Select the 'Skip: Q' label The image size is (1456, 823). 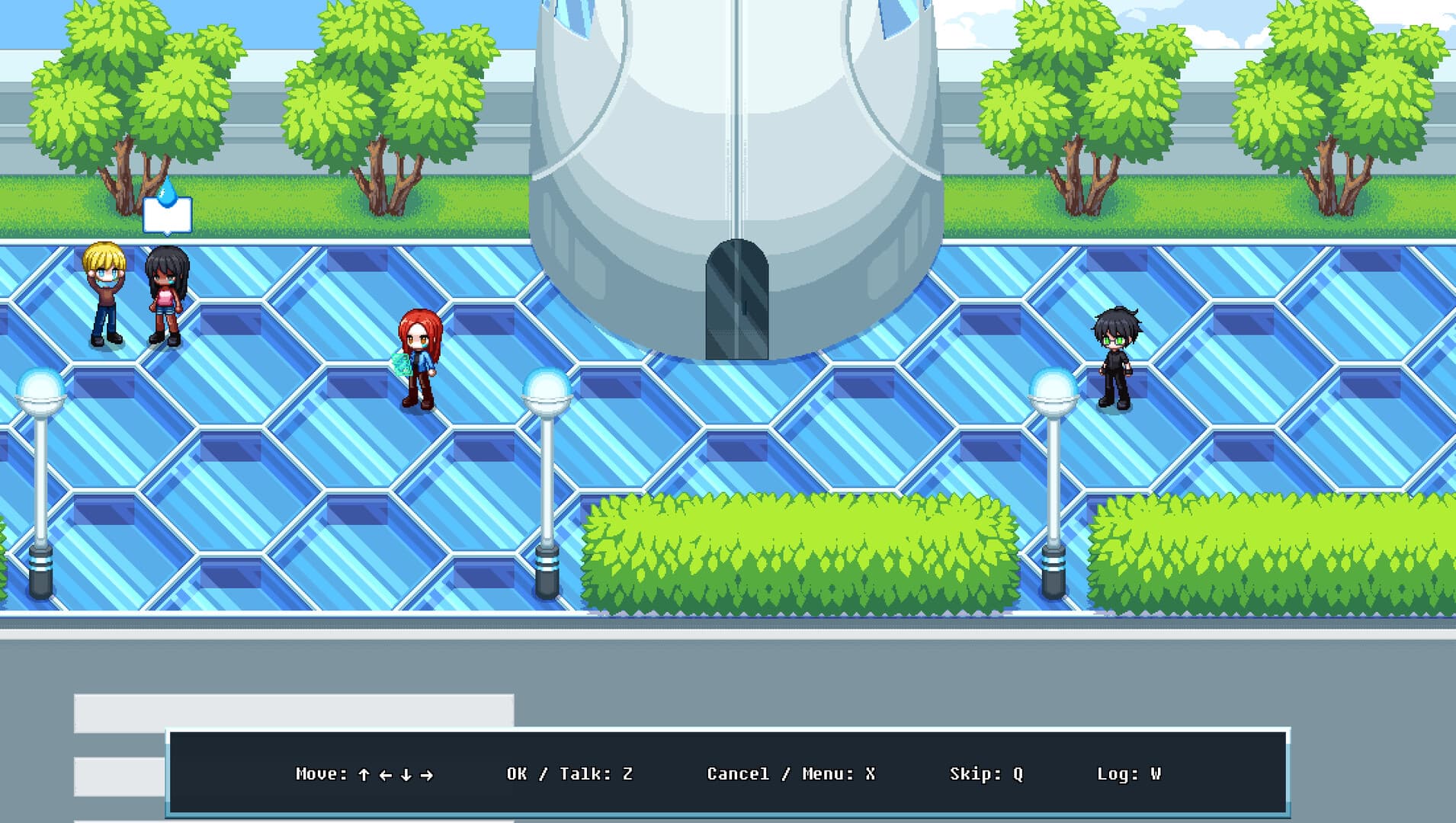[x=986, y=773]
